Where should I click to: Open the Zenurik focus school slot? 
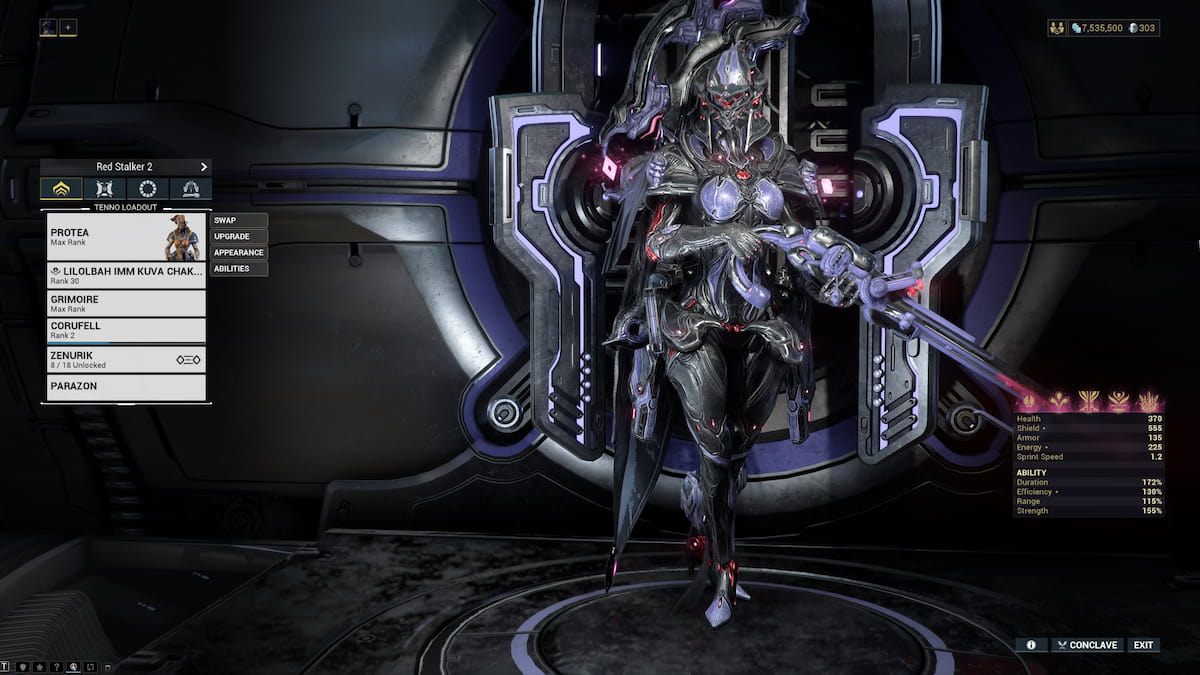[x=126, y=359]
